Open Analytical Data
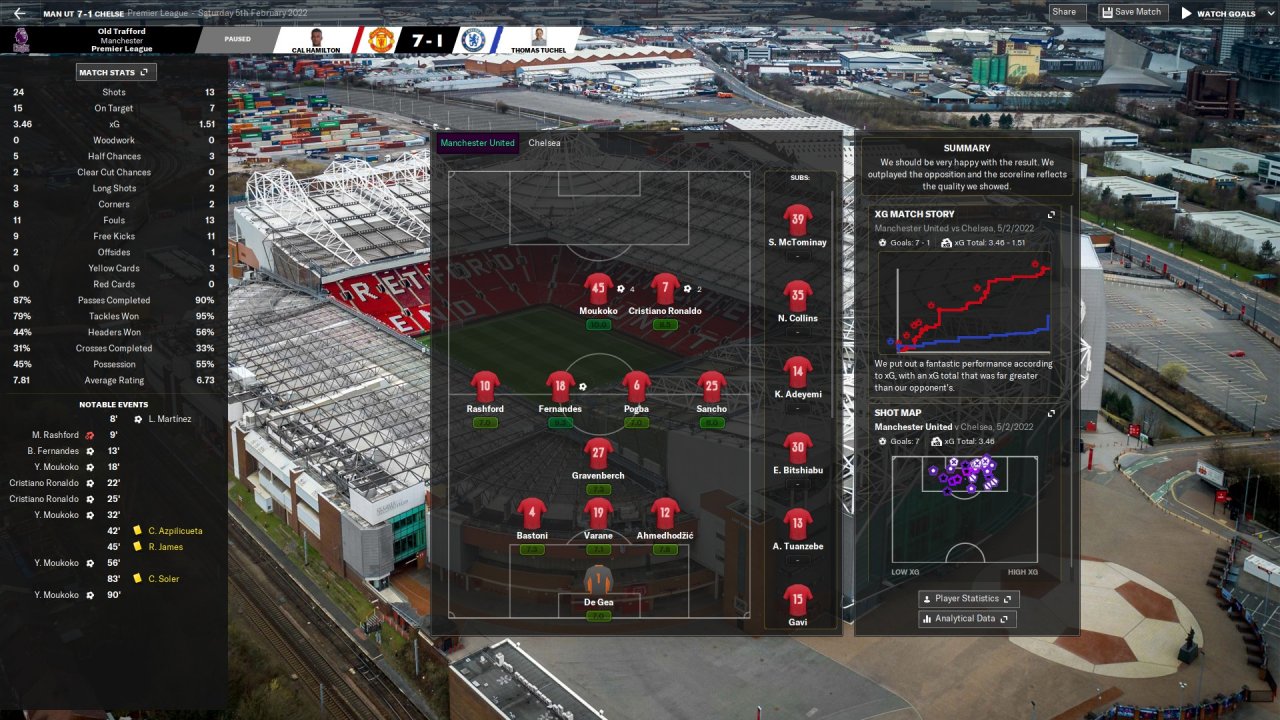The image size is (1280, 720). 968,619
